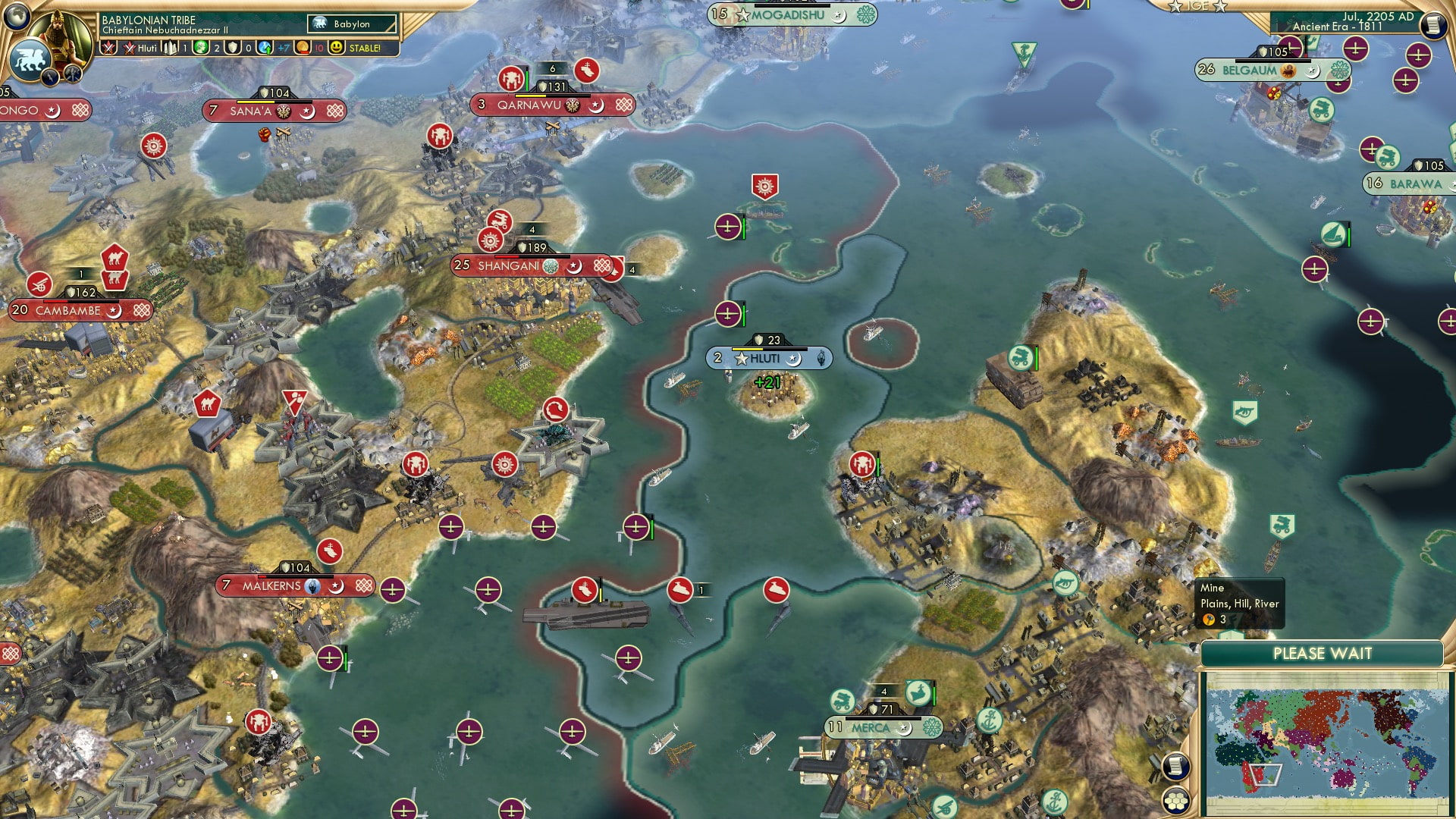This screenshot has height=819, width=1456.
Task: Select the Hluti city banner
Action: point(767,359)
